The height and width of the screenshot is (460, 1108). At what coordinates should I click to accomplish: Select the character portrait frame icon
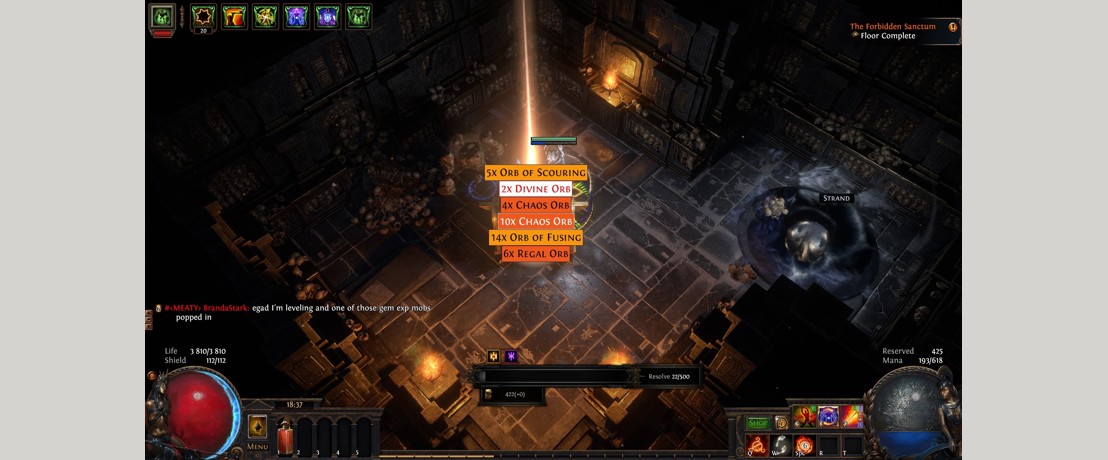[x=162, y=17]
